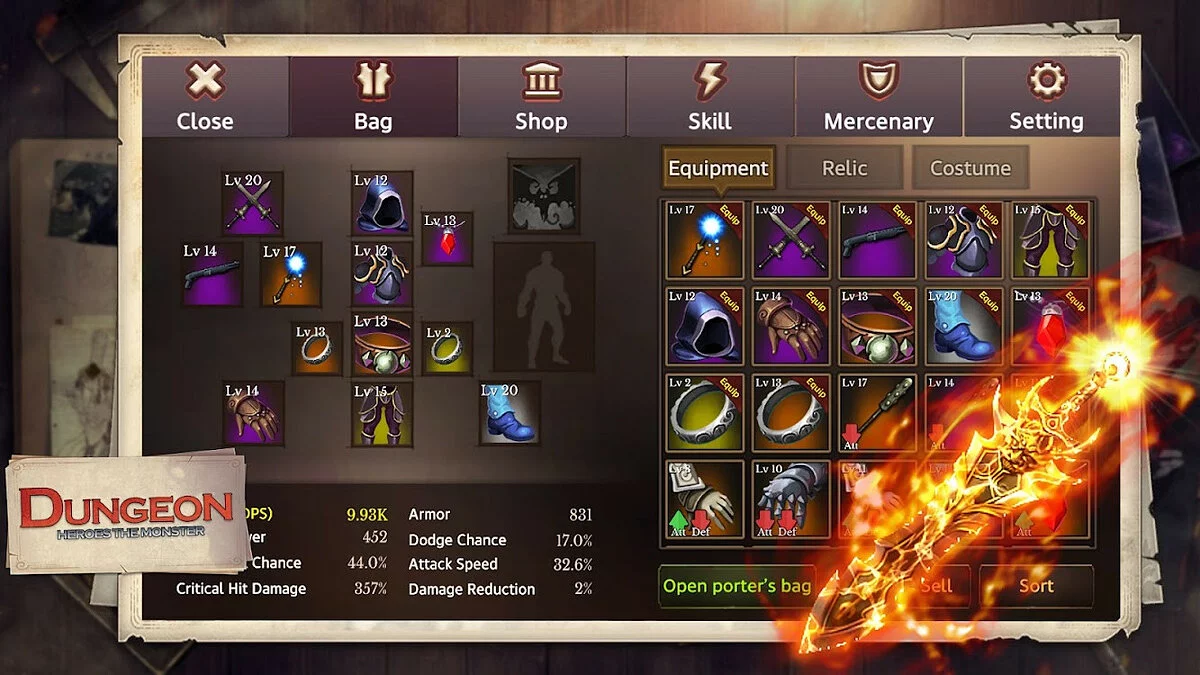1200x675 pixels.
Task: Select the equipped Lv 13 red gem amulet
Action: 447,239
